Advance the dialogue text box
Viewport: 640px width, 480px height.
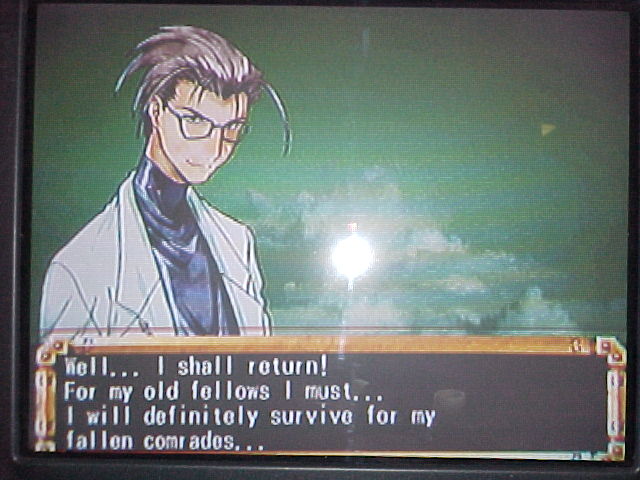click(x=330, y=400)
